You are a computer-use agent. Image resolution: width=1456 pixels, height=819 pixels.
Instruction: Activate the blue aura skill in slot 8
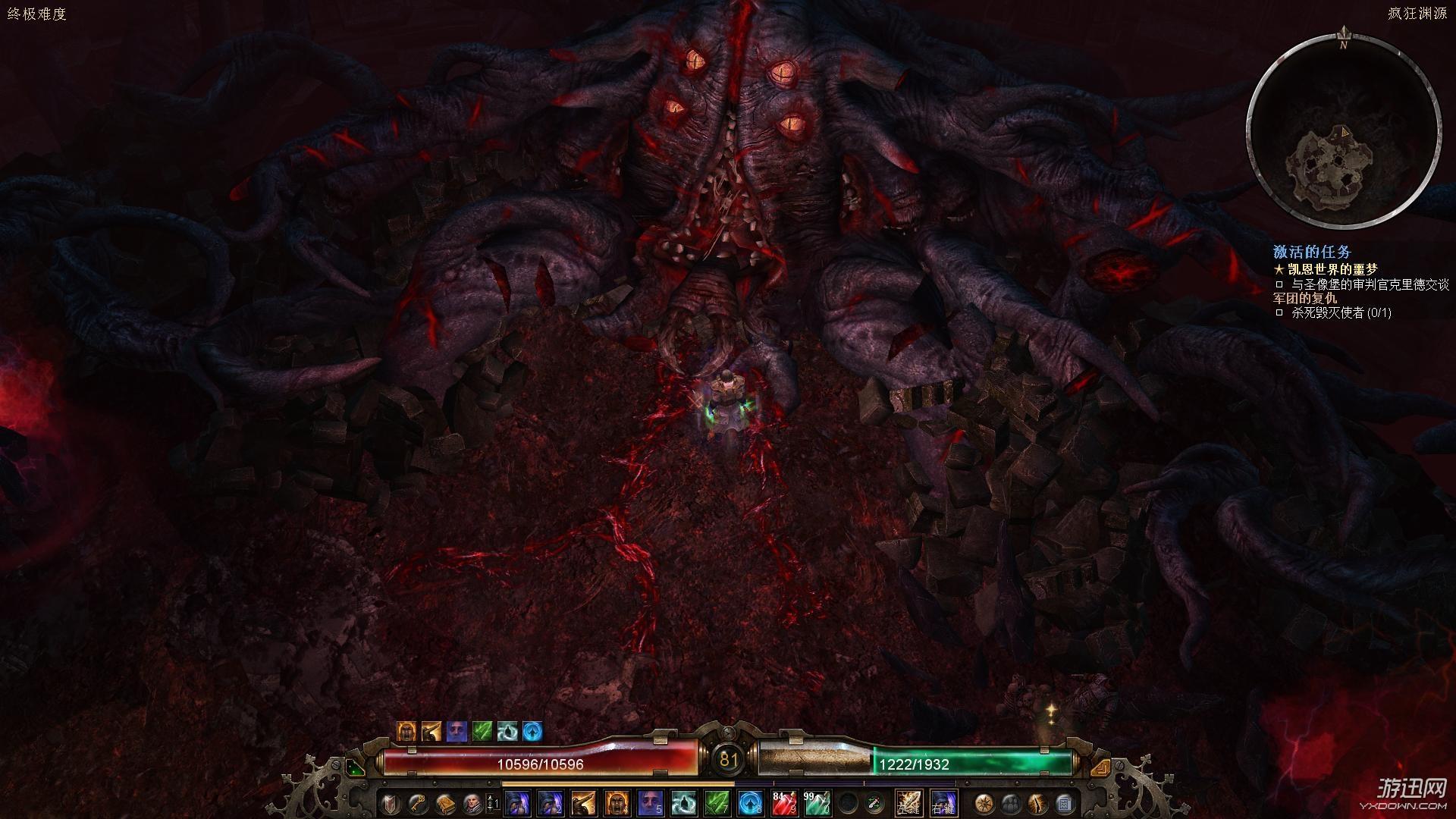[x=750, y=803]
